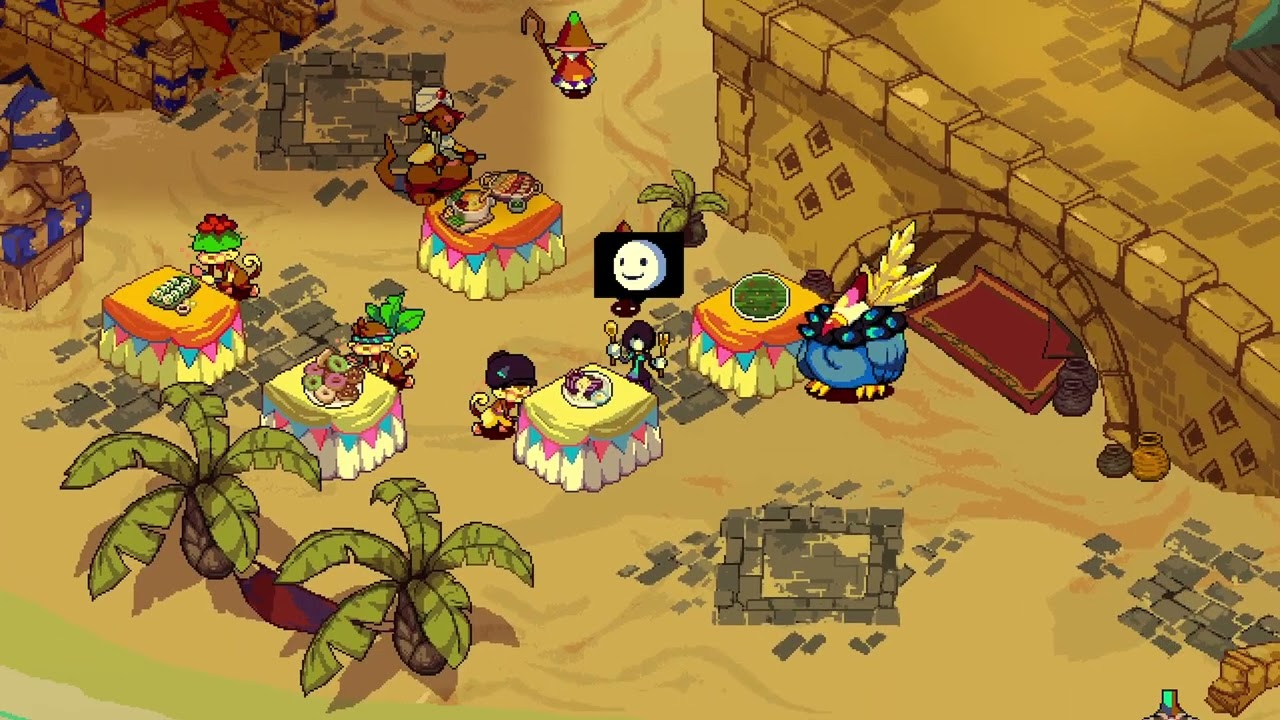The image size is (1280, 720).
Task: Click the smiley face speech bubble
Action: [638, 266]
